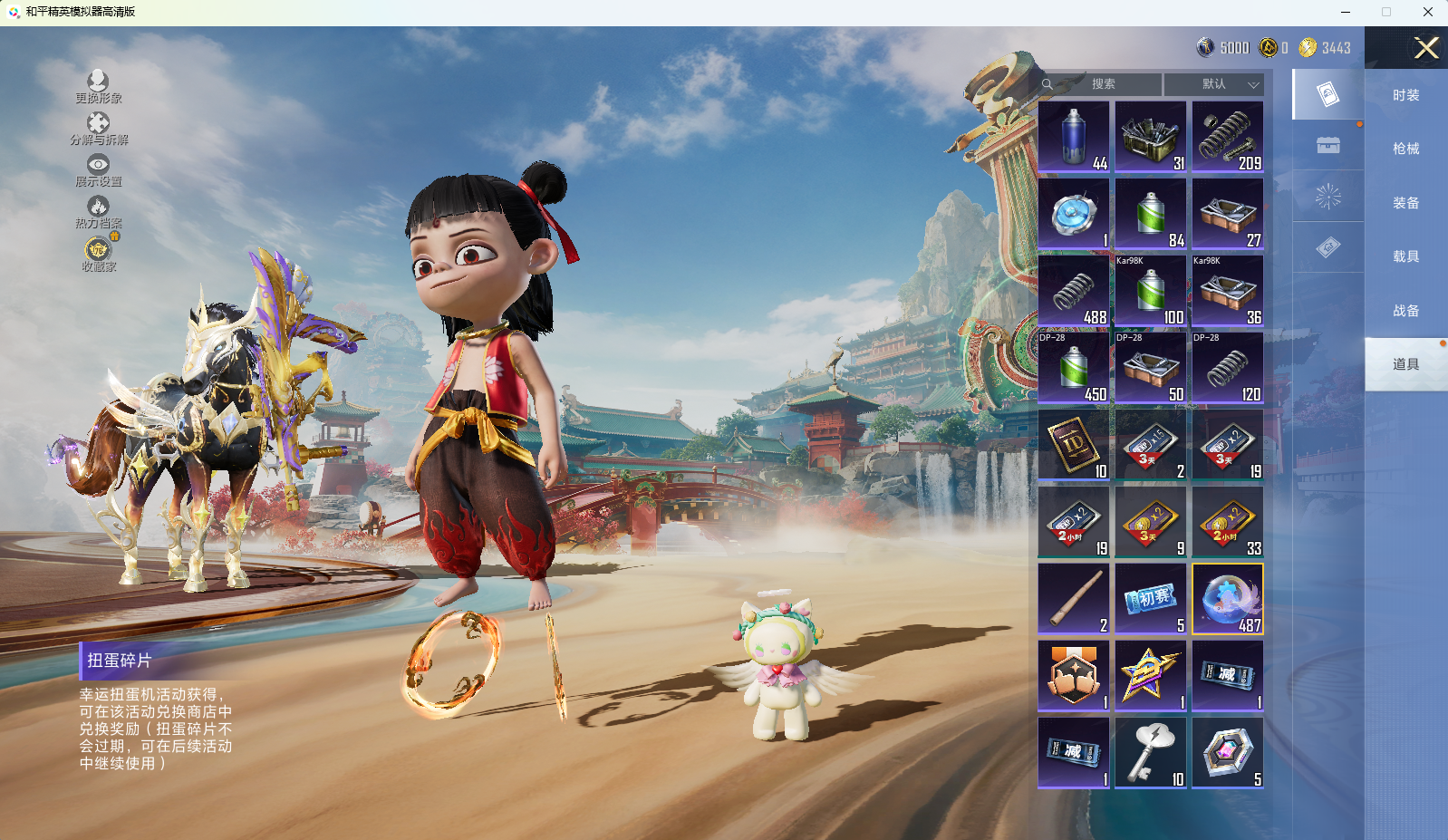This screenshot has width=1448, height=840.
Task: Switch to the 载具 tab
Action: point(1405,256)
